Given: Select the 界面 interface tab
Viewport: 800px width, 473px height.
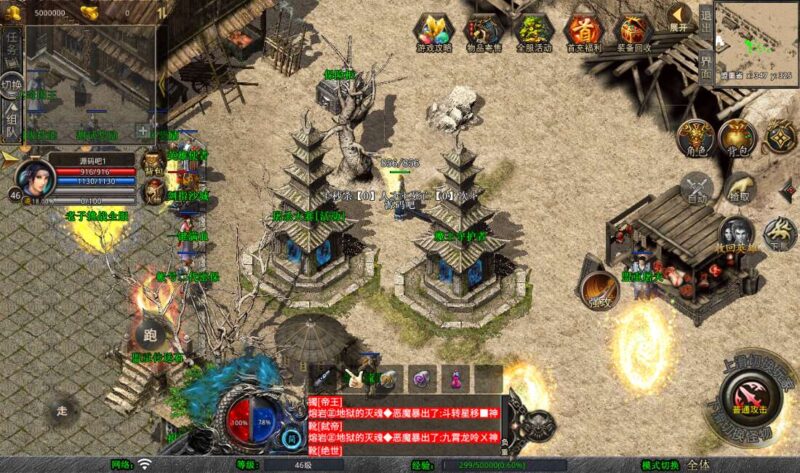Looking at the screenshot, I should click(x=706, y=61).
